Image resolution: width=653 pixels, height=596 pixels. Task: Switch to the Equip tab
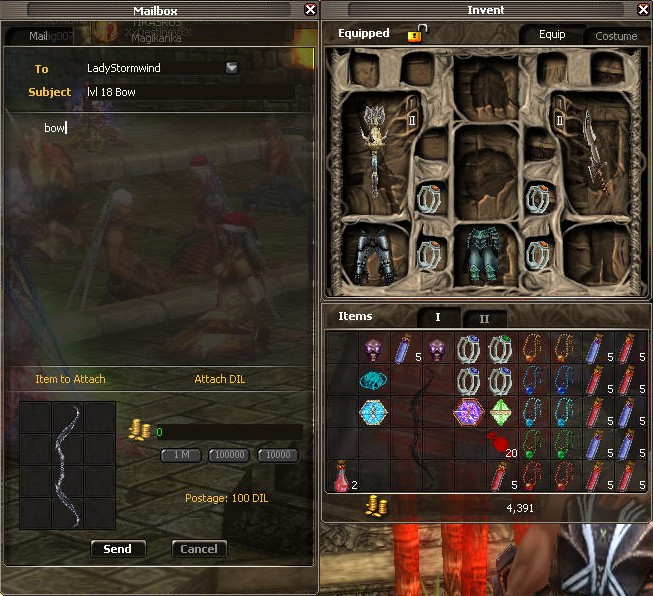552,35
